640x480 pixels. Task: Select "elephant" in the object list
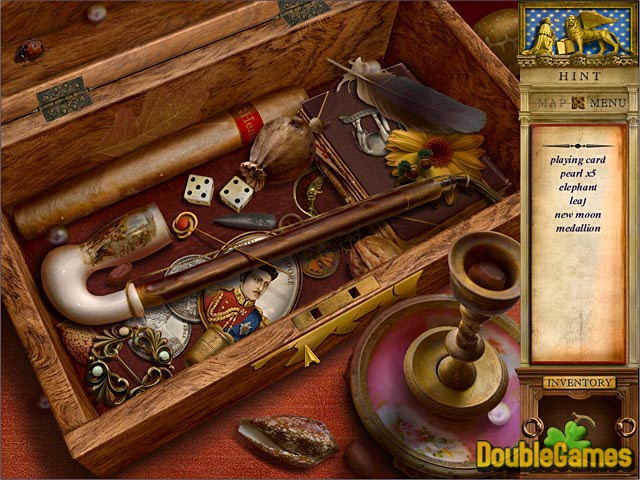click(579, 186)
